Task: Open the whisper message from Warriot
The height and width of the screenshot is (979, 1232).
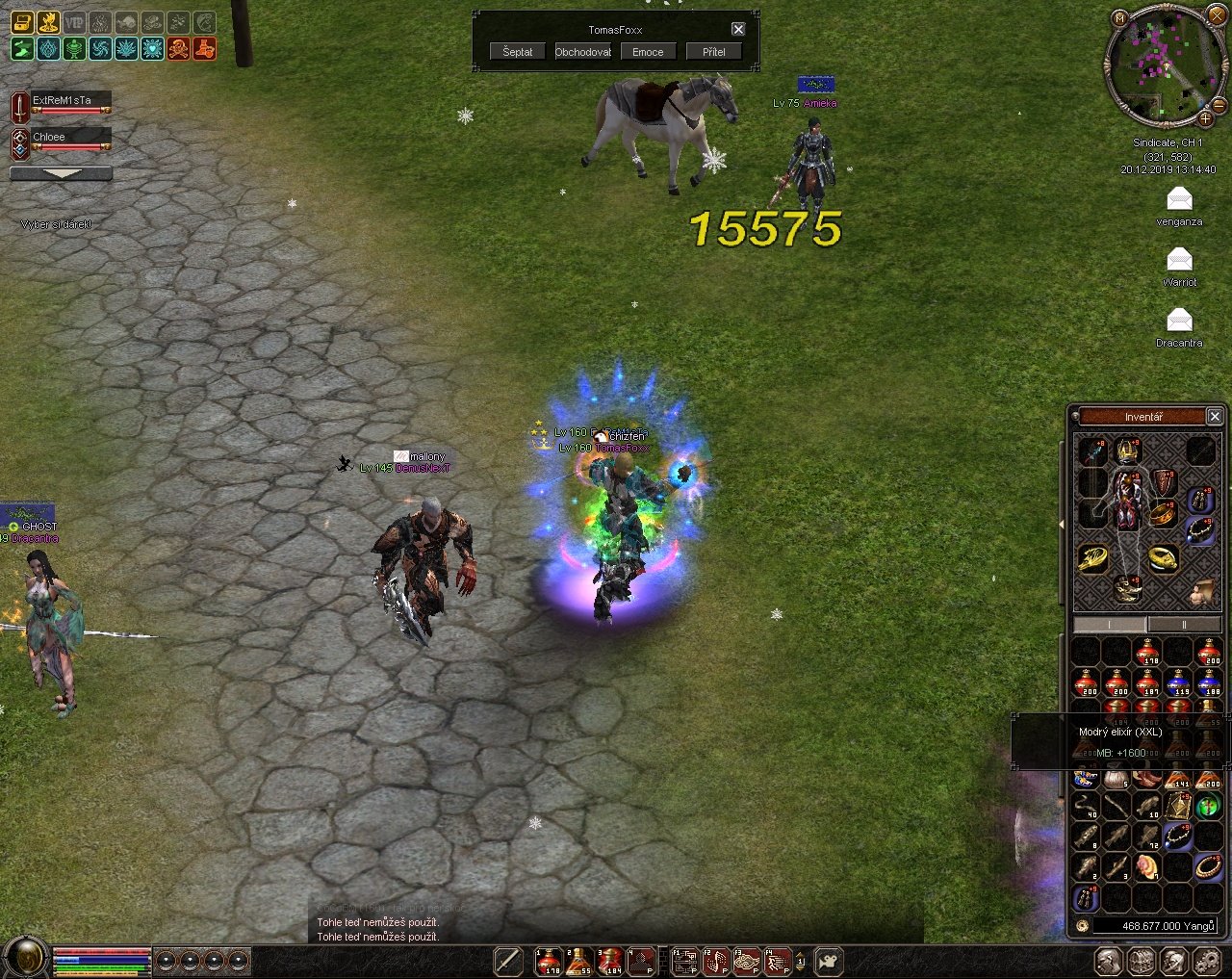Action: click(x=1179, y=260)
